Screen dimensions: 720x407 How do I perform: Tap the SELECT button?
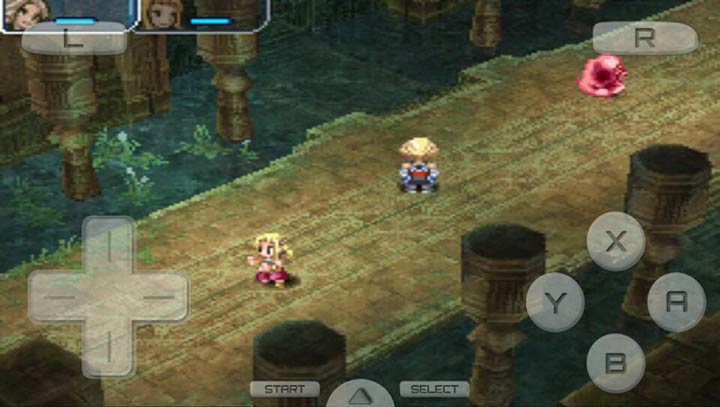435,389
